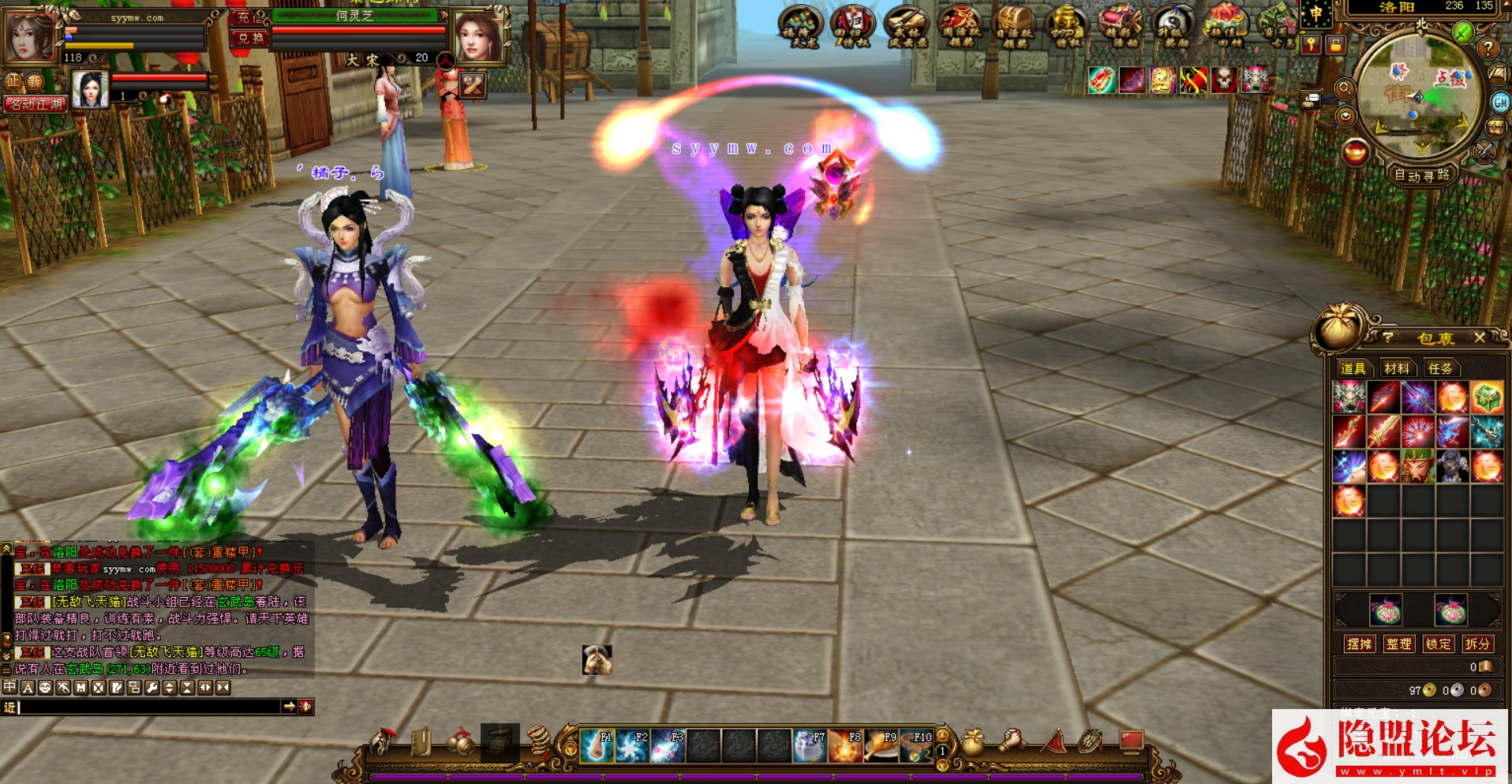Use the F8 fire skill slot
The width and height of the screenshot is (1512, 784).
point(845,745)
